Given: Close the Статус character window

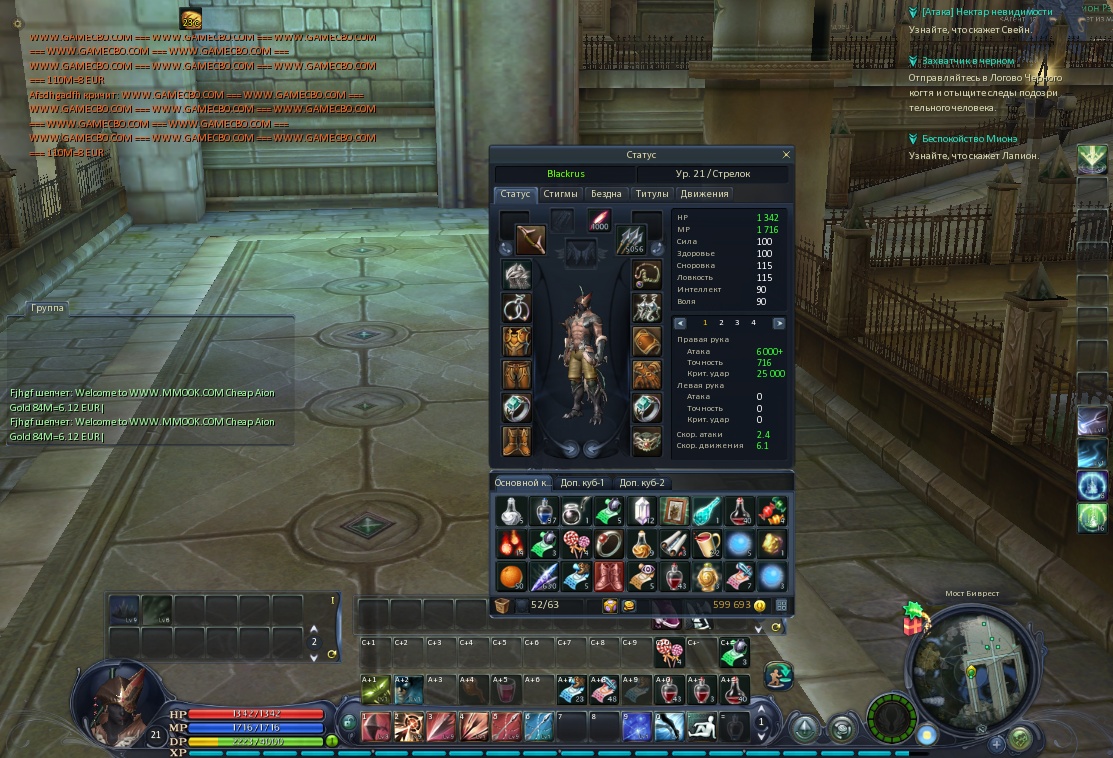Looking at the screenshot, I should tap(786, 155).
